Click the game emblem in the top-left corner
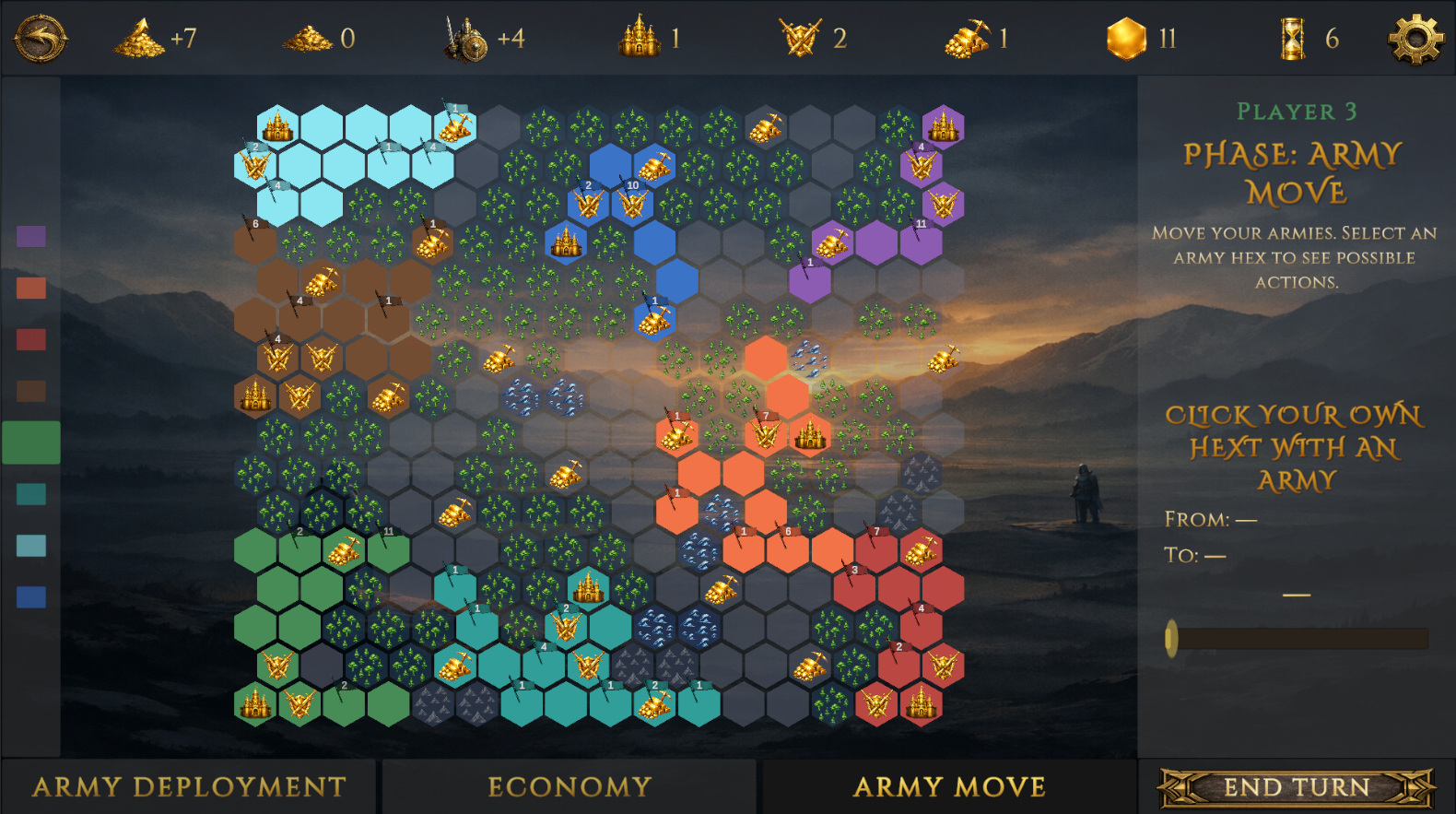1456x814 pixels. pos(41,39)
